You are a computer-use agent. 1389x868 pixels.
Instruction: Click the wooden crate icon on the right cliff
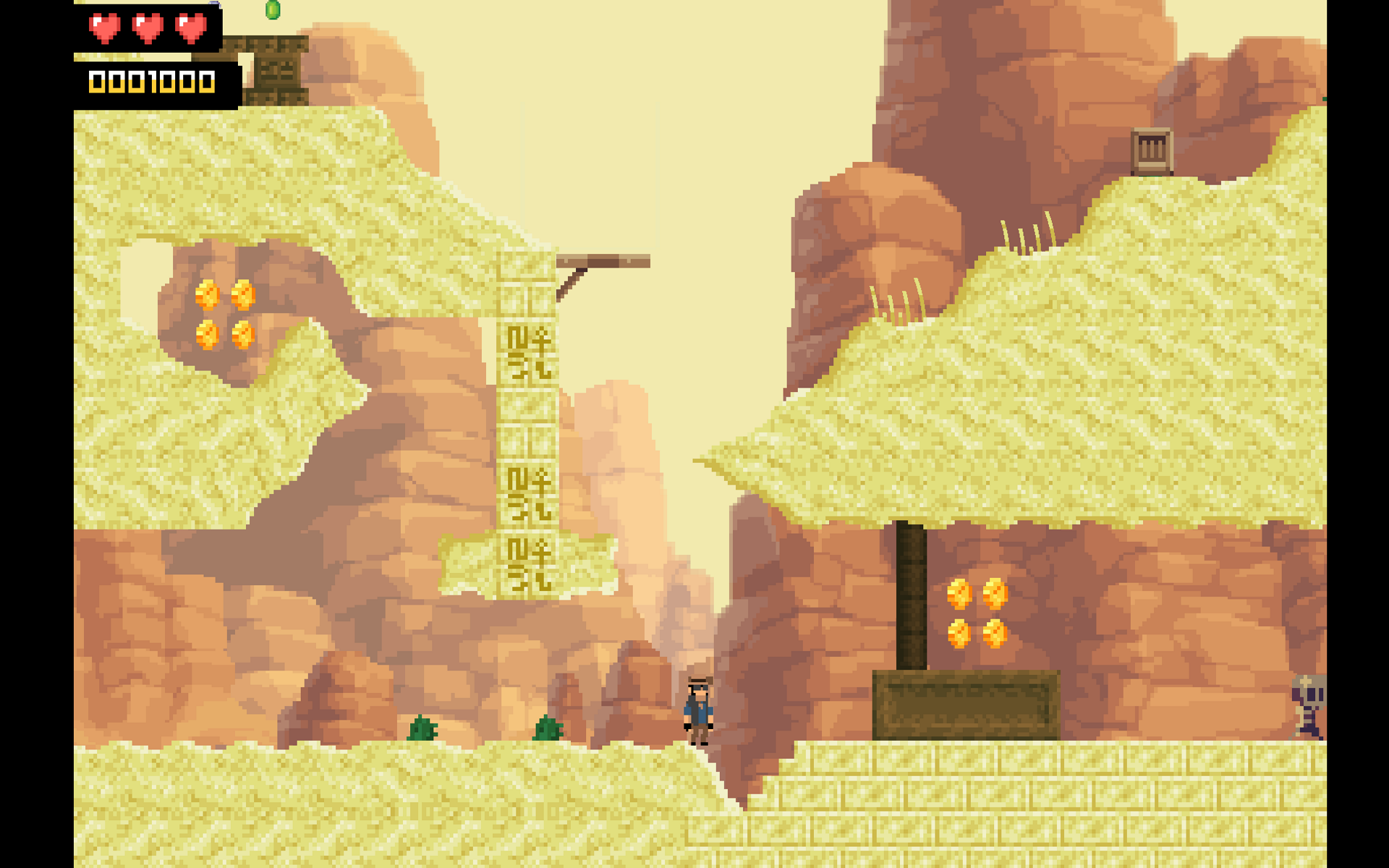(x=1151, y=150)
